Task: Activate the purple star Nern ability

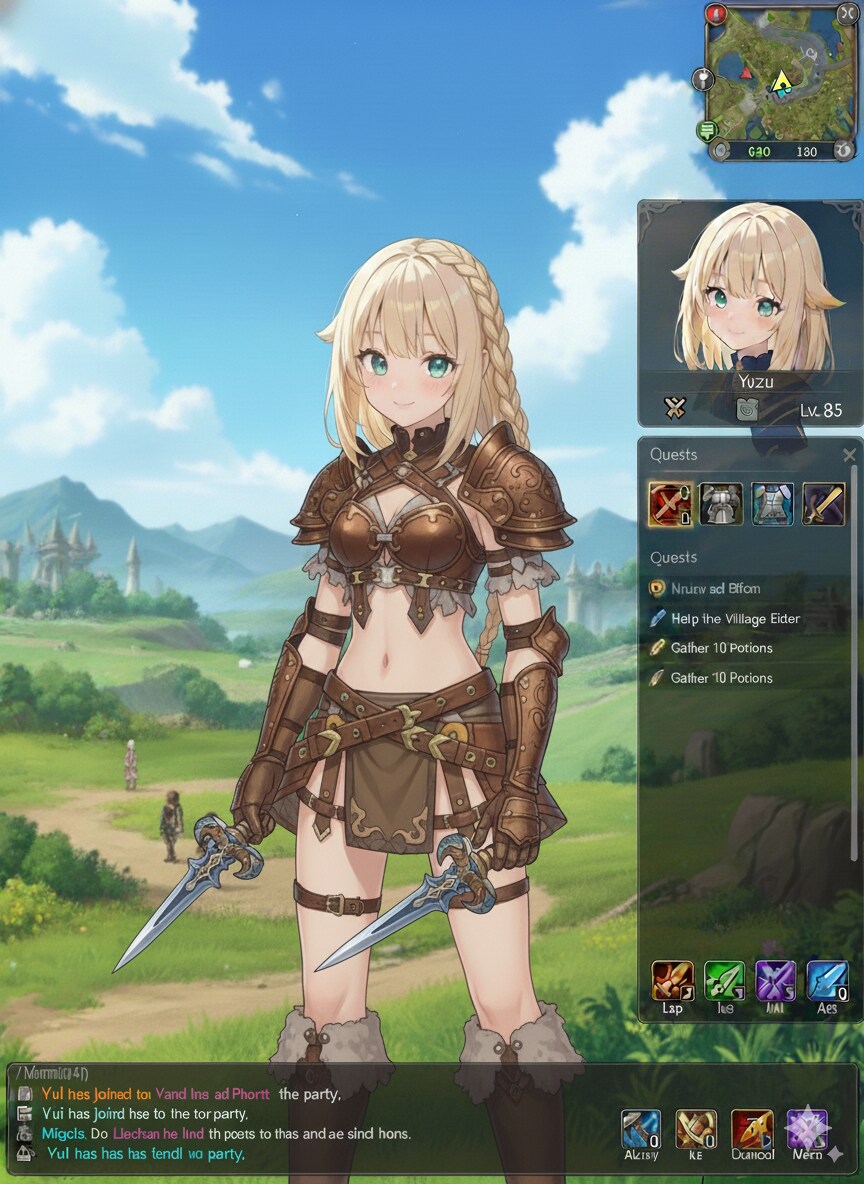Action: (806, 1128)
